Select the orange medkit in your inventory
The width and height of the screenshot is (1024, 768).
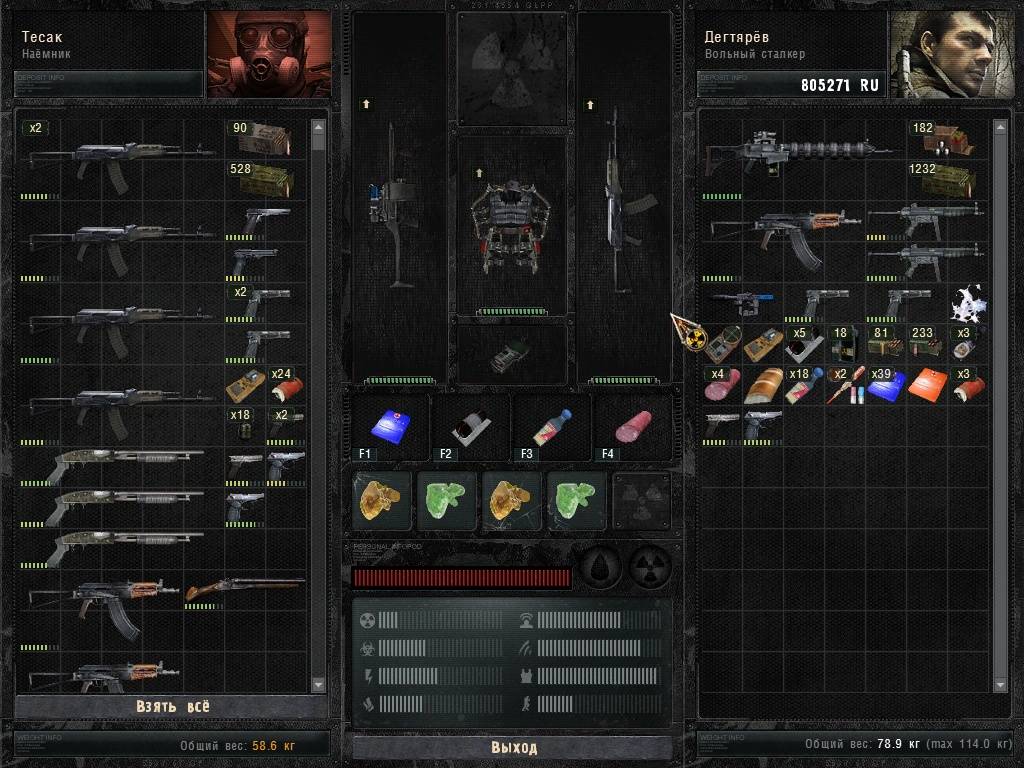pyautogui.click(x=926, y=385)
